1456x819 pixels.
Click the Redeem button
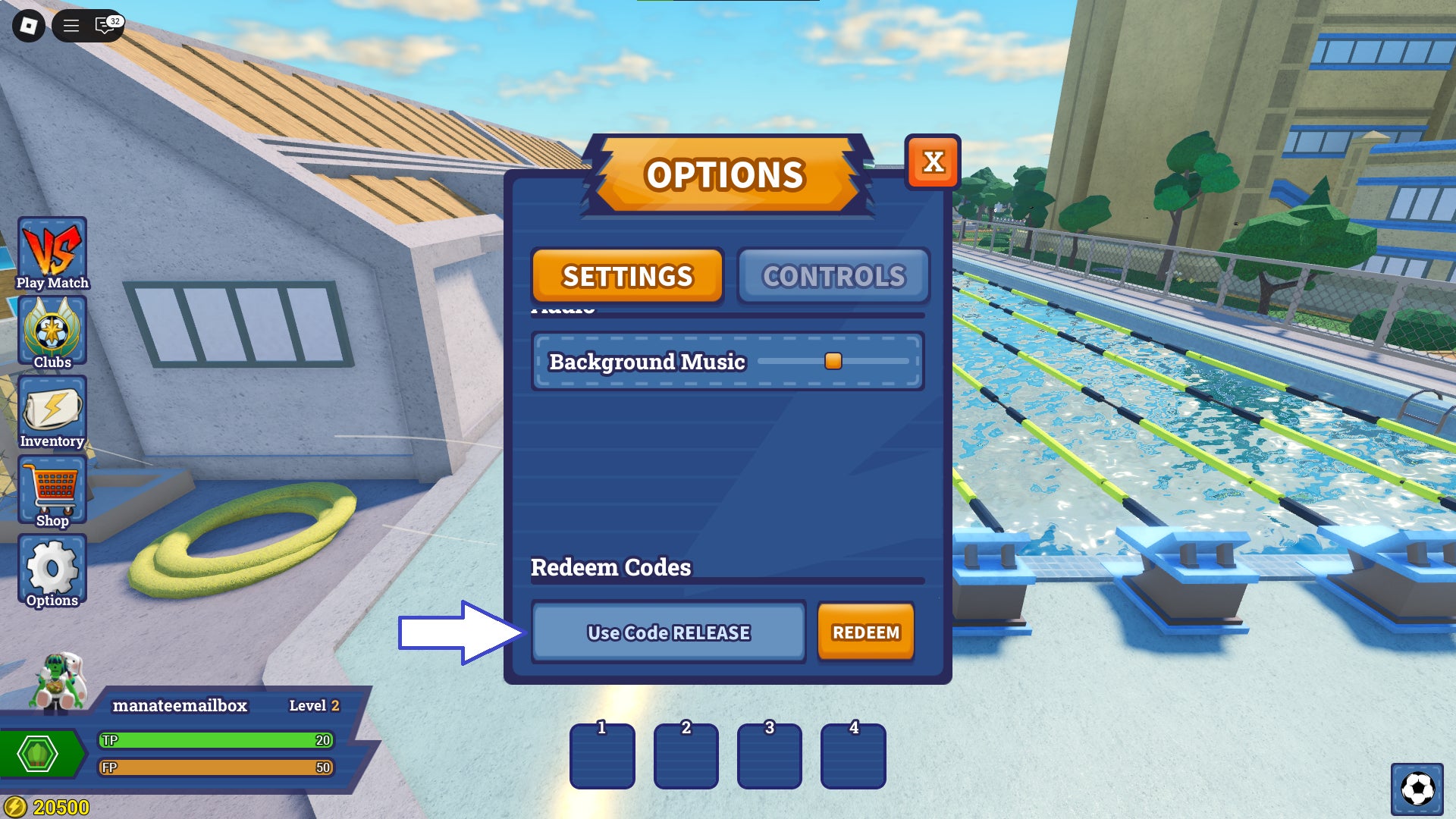click(x=865, y=632)
